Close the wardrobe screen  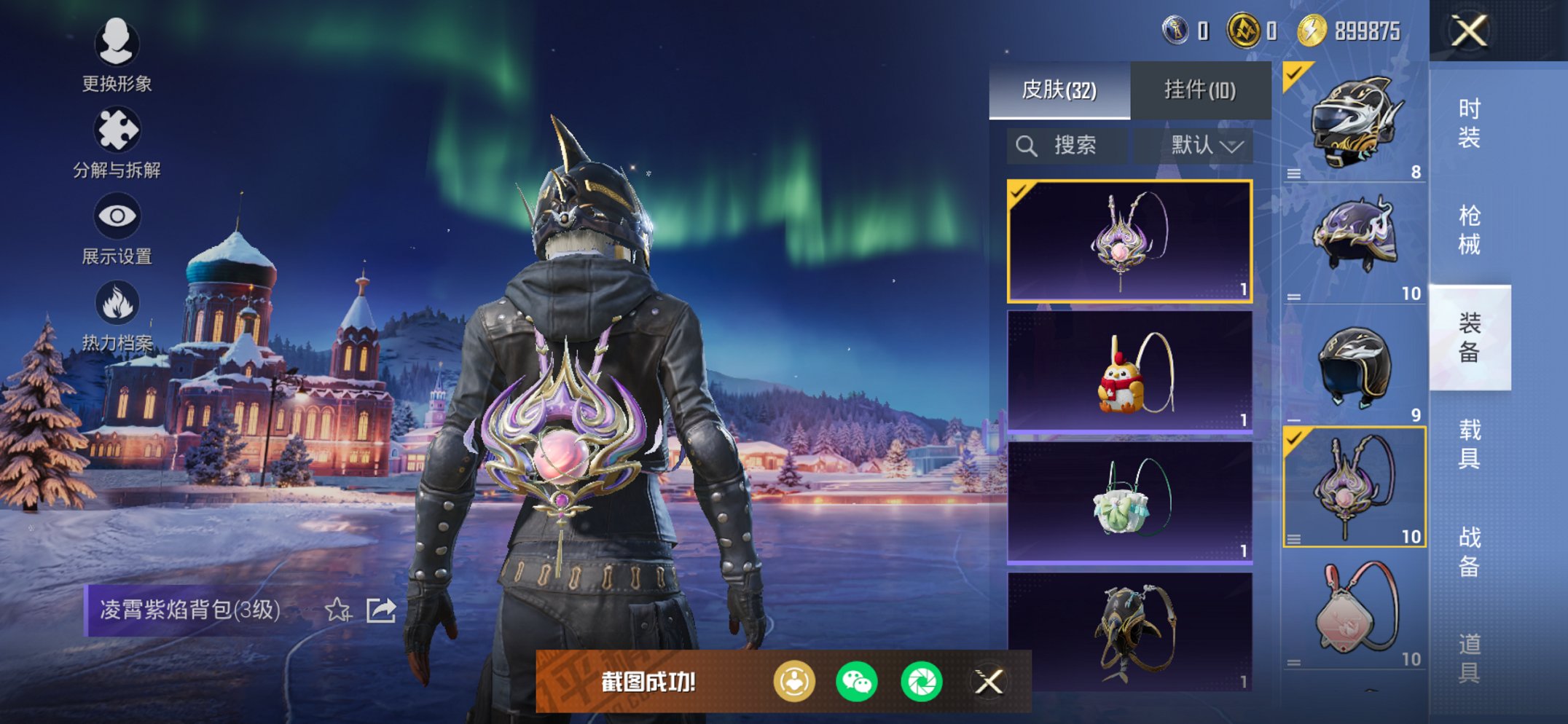point(1469,31)
